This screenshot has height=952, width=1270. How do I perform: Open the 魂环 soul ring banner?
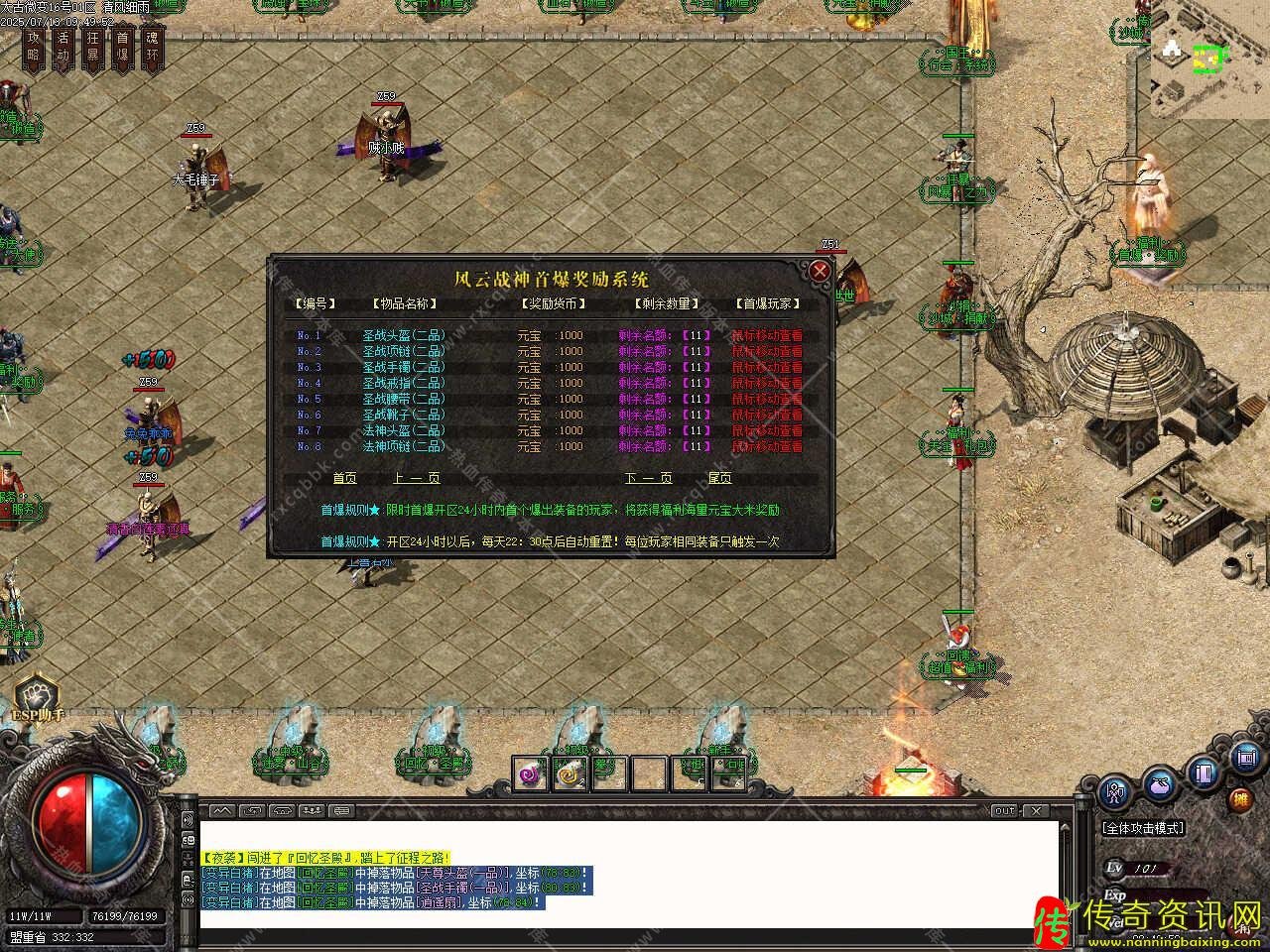click(152, 48)
